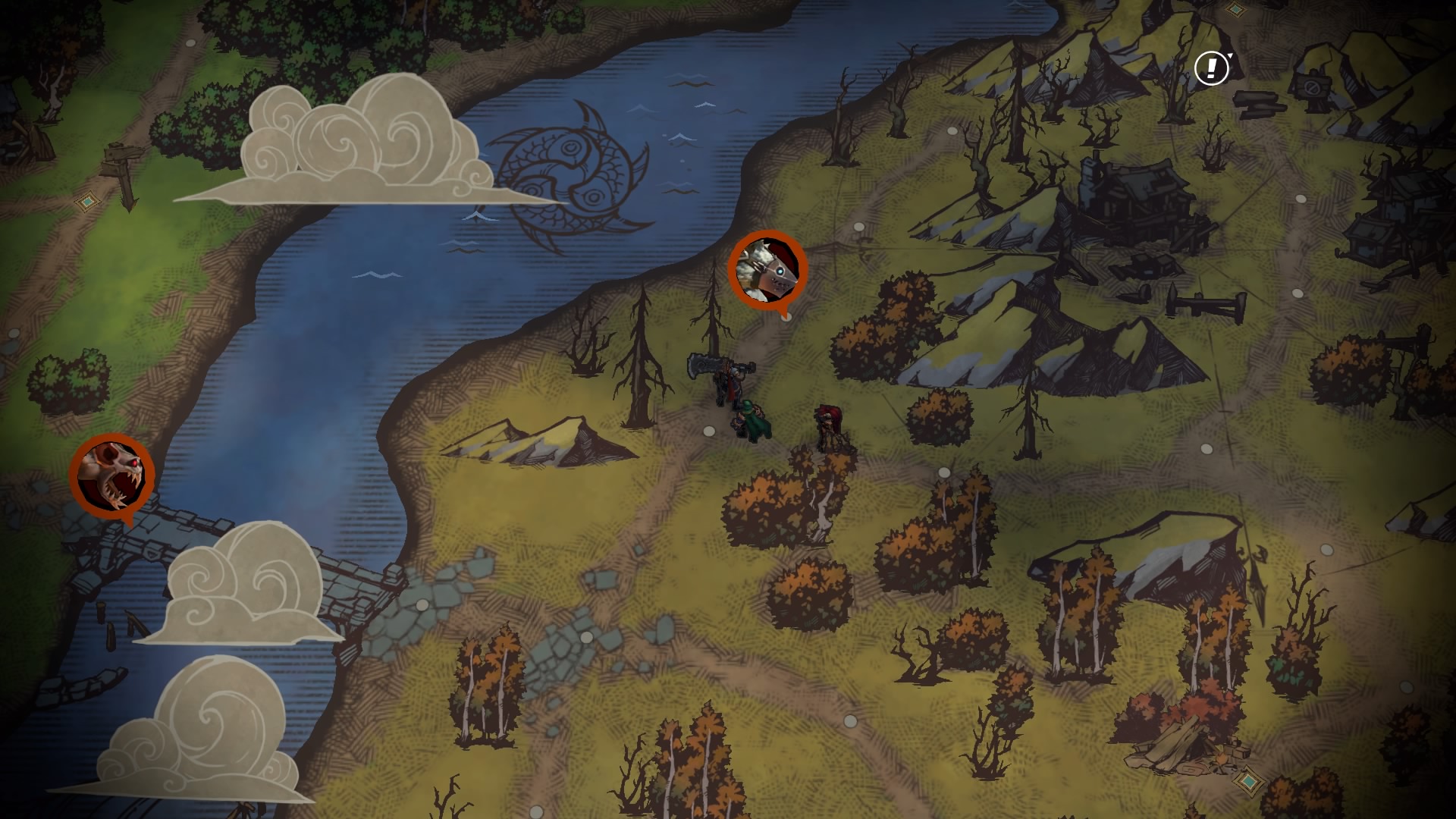Open the exclamation mark notification icon

[1211, 68]
